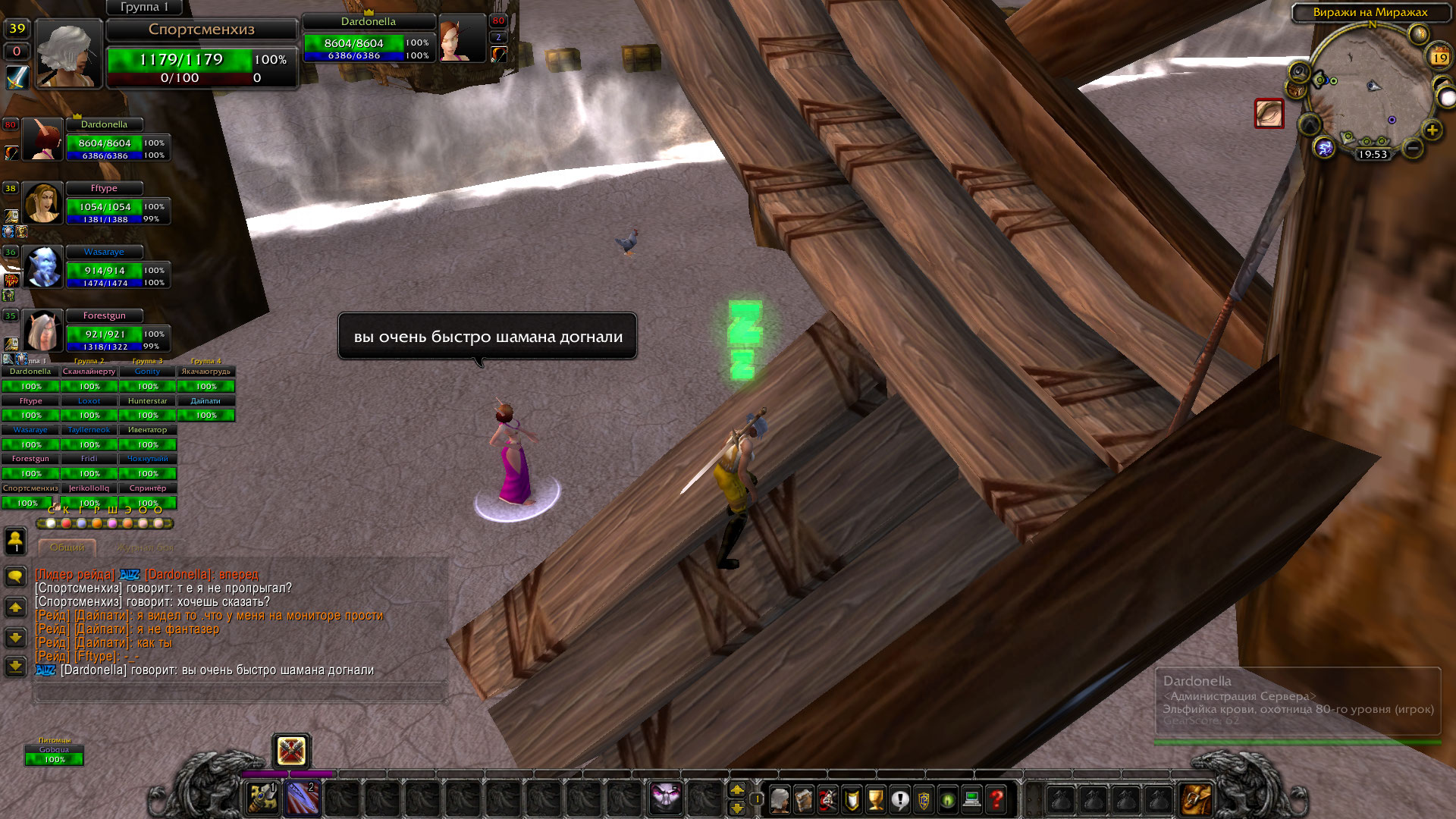Open the social friends button beside chat
1456x819 pixels.
tap(15, 541)
